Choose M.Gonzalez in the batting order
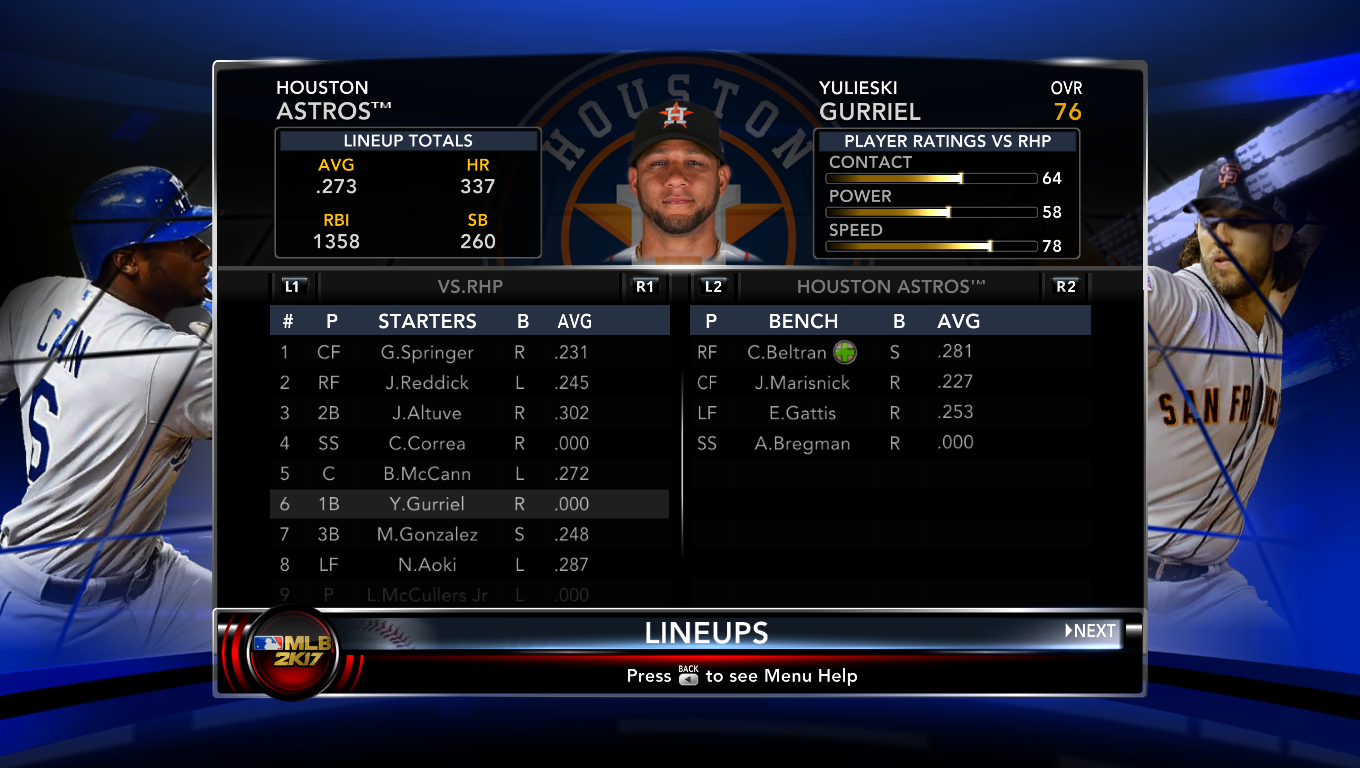 tap(427, 534)
